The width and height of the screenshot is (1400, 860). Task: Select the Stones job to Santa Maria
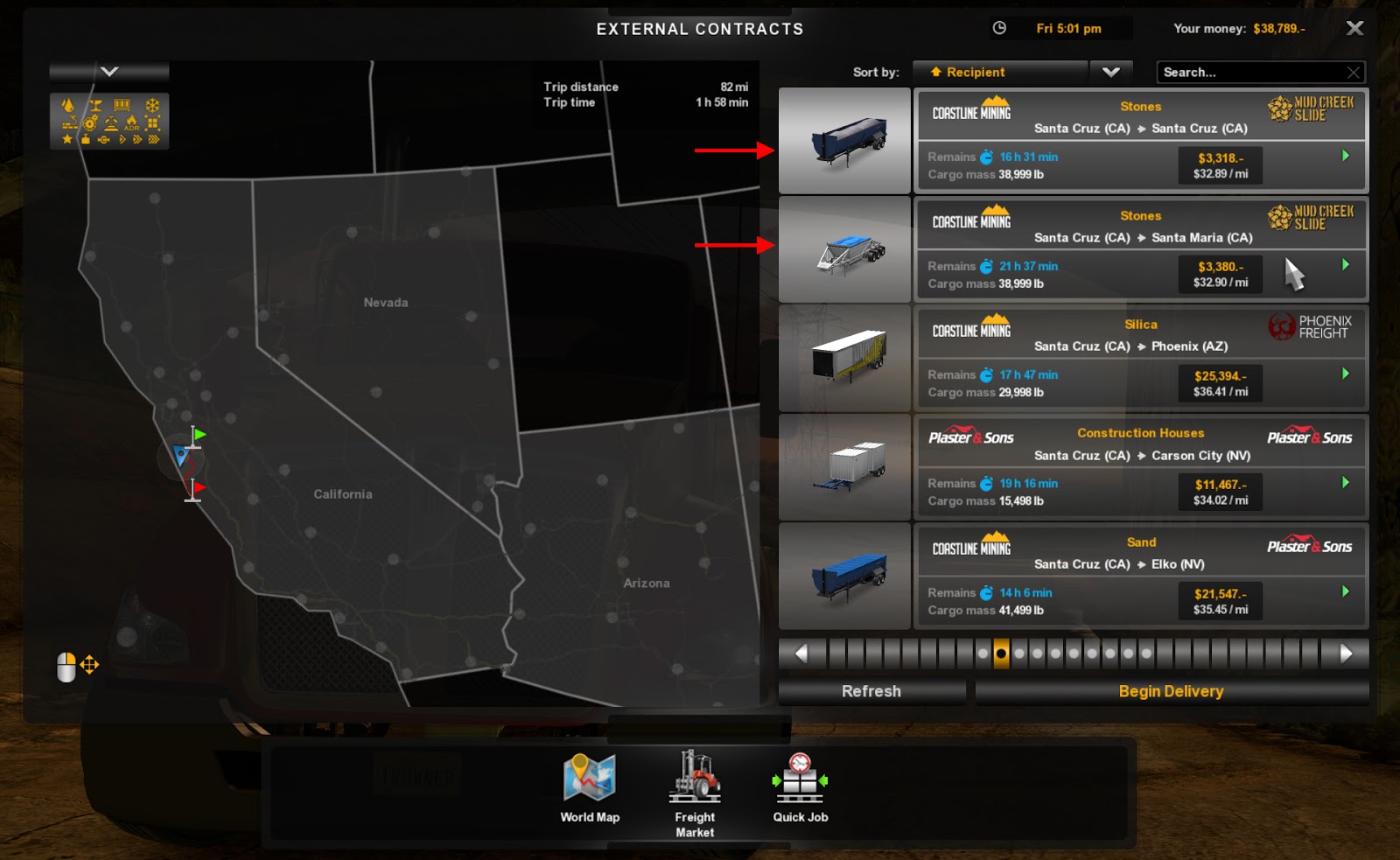pos(1140,249)
